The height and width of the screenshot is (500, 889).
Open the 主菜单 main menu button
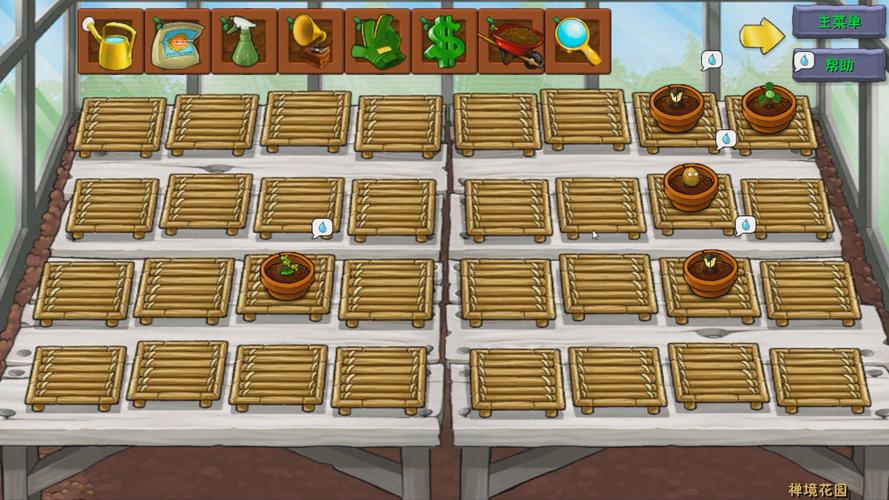[838, 21]
